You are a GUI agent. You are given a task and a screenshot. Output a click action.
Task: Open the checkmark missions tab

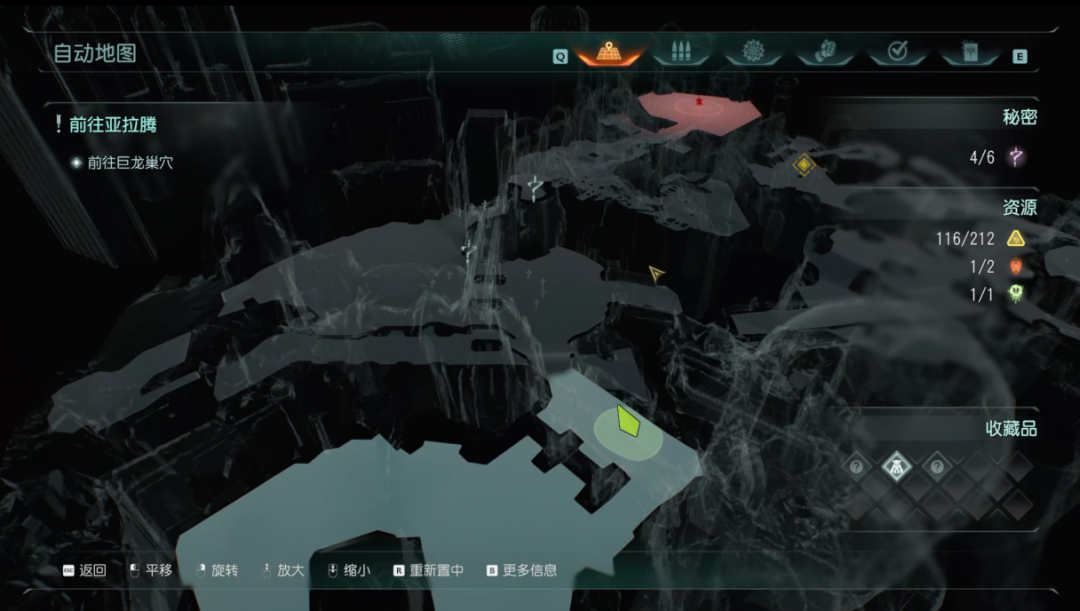pyautogui.click(x=897, y=52)
